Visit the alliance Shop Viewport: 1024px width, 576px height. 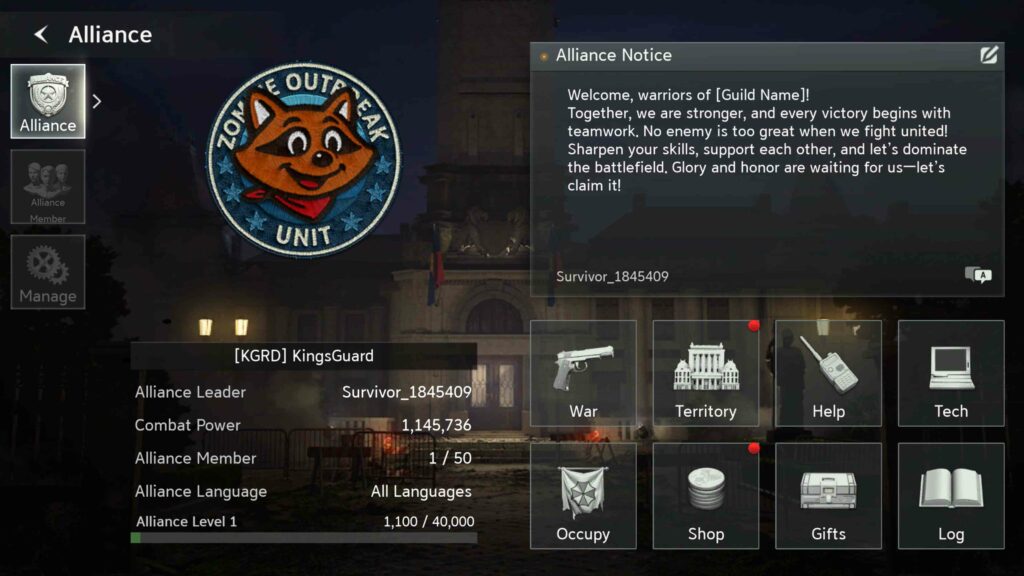click(x=705, y=496)
